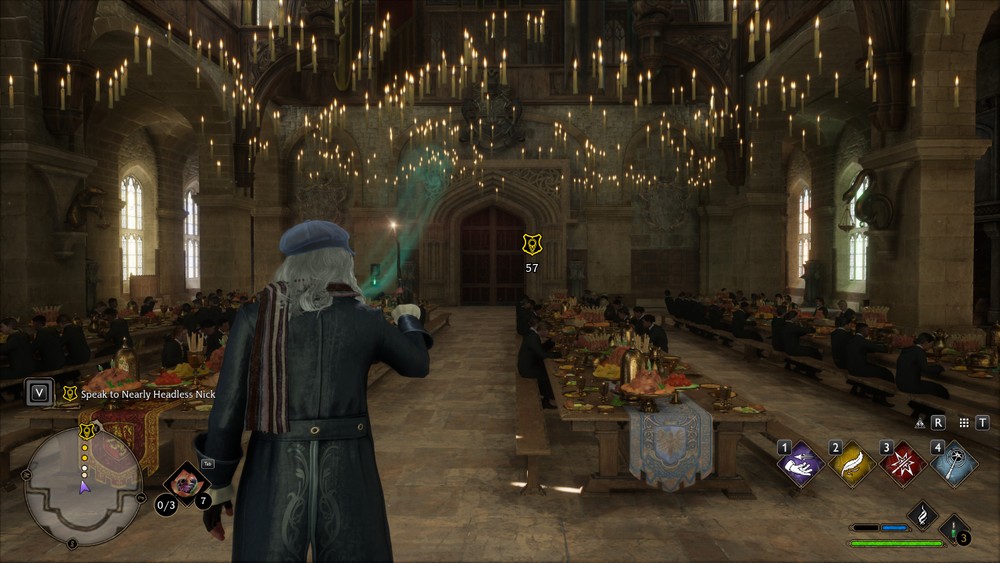
Task: Click the quest marker on the minimap's rim
Action: tap(87, 431)
